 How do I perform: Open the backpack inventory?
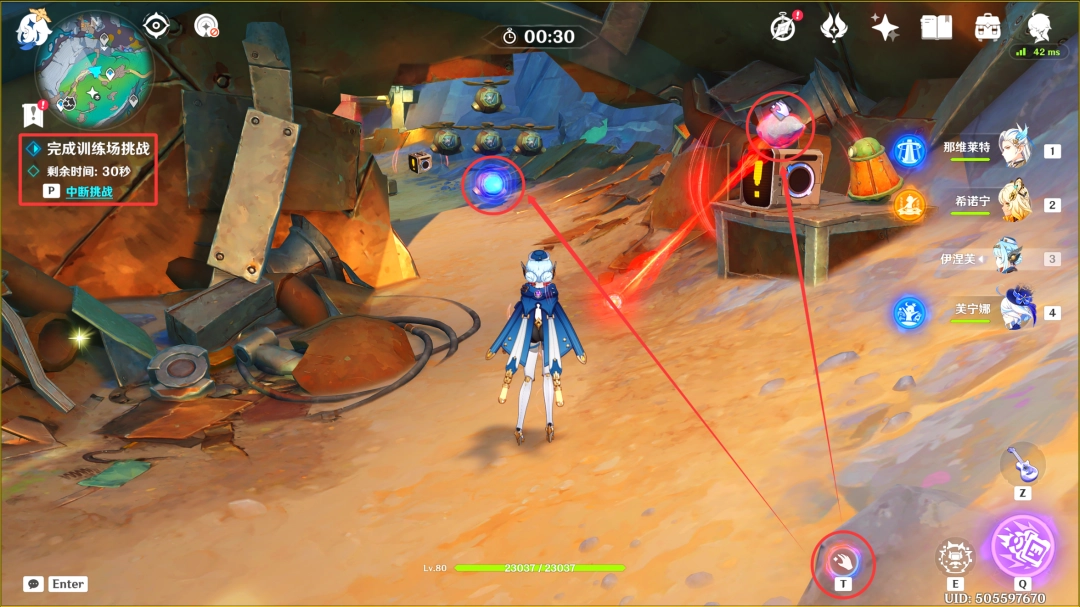[x=988, y=27]
